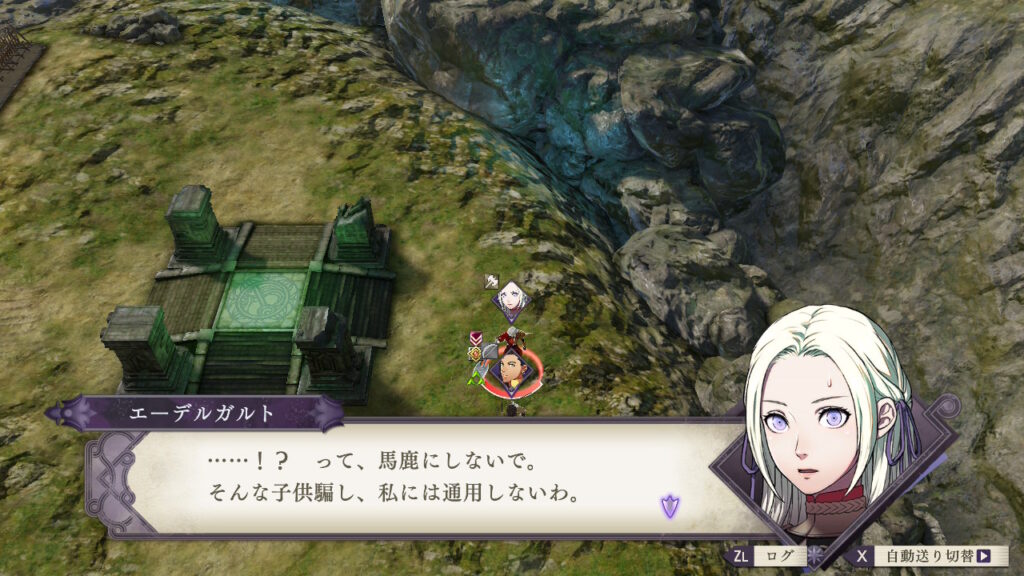Open the ログ dialogue log
Image resolution: width=1024 pixels, height=576 pixels.
770,556
